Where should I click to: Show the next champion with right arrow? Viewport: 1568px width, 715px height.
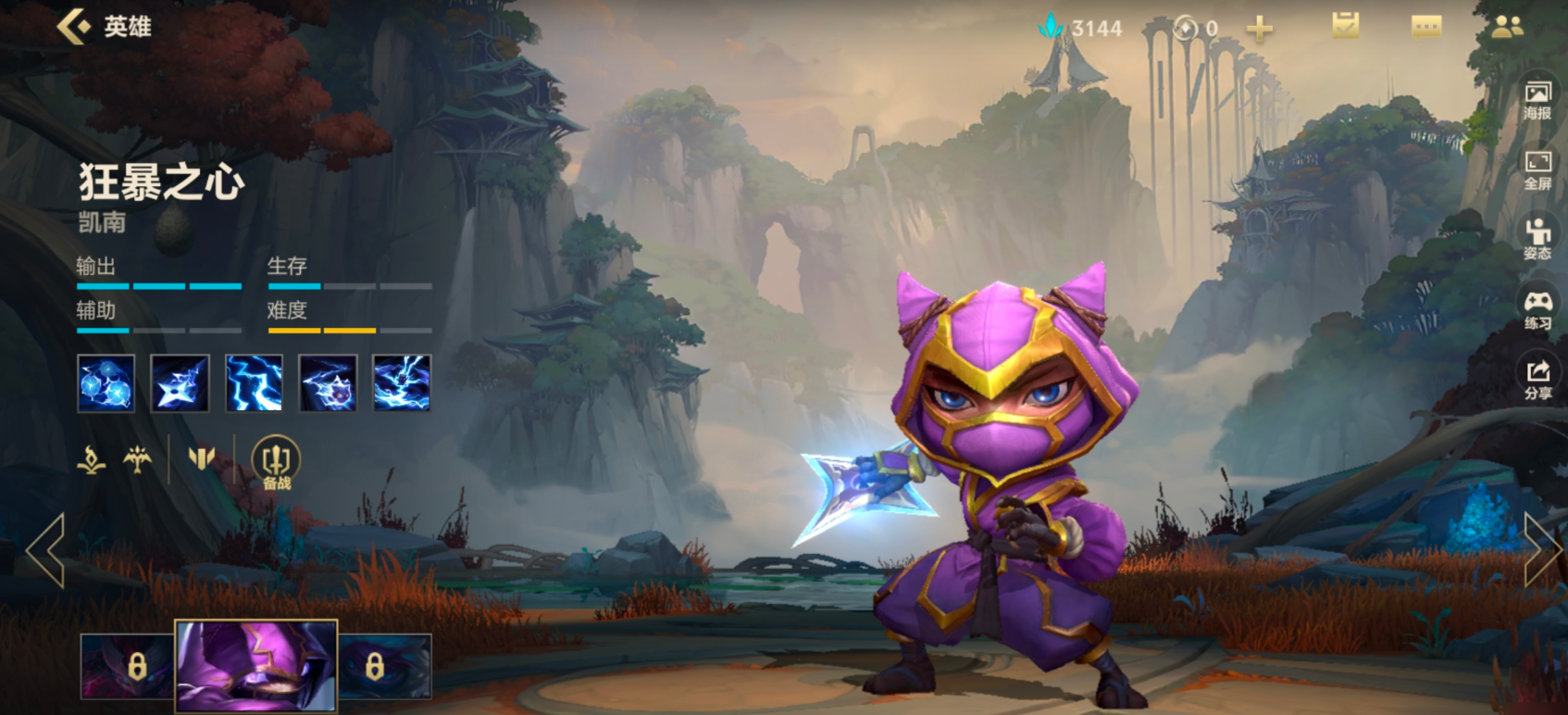(1540, 550)
